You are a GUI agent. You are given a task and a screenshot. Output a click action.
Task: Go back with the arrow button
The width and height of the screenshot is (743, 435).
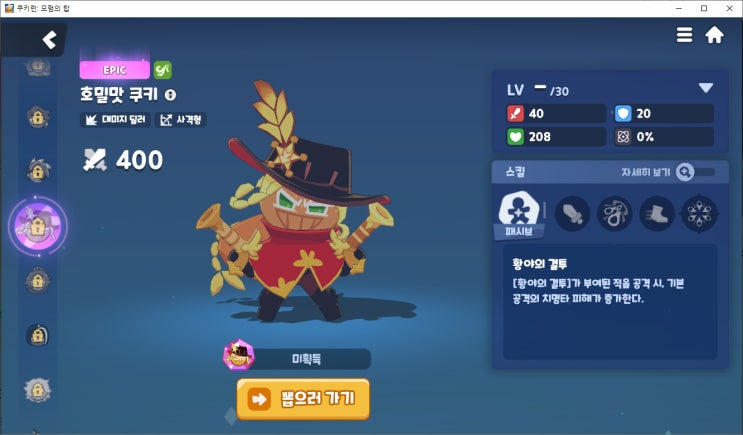tap(48, 40)
